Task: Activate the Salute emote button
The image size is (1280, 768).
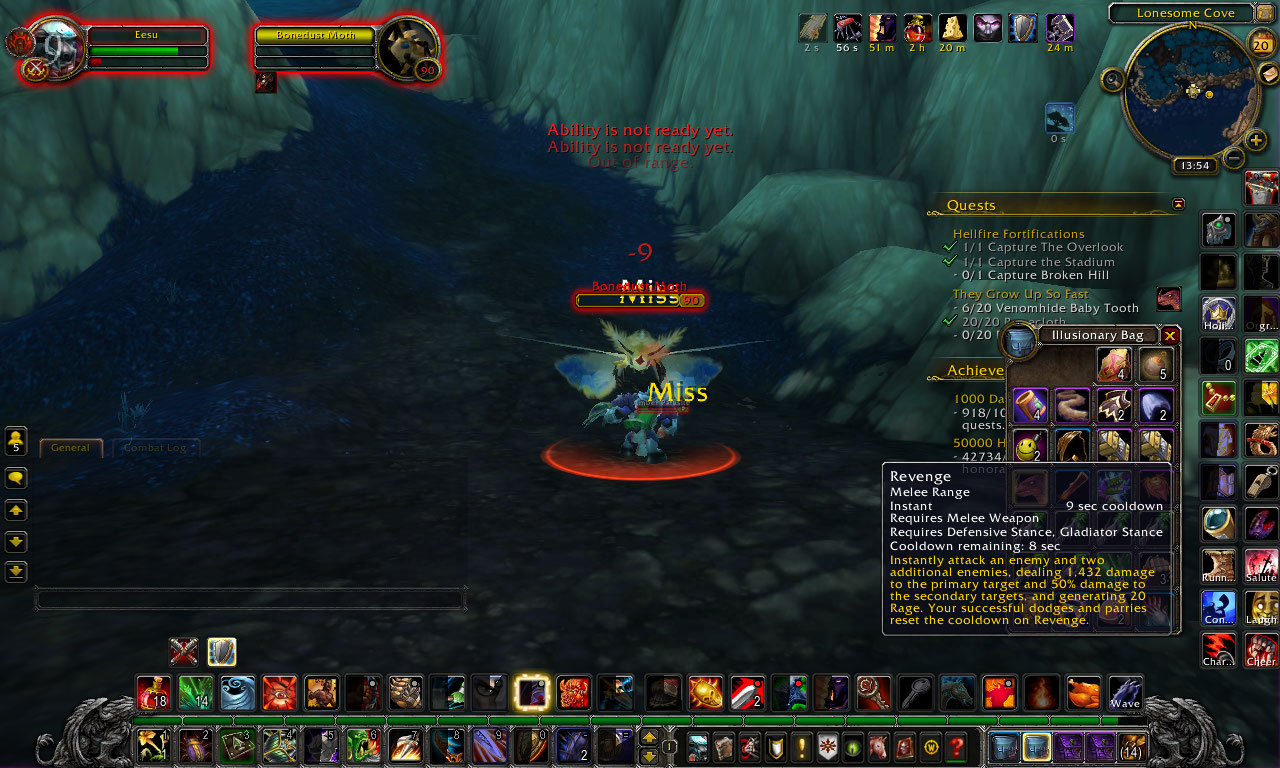Action: pyautogui.click(x=1261, y=566)
